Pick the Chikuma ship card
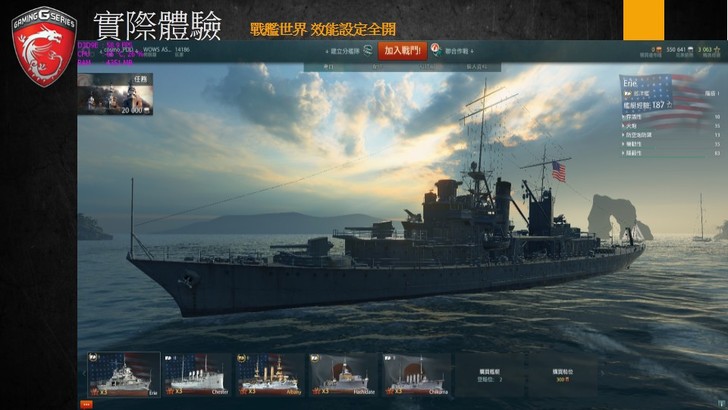Screen dimensions: 728x410 tap(414, 373)
